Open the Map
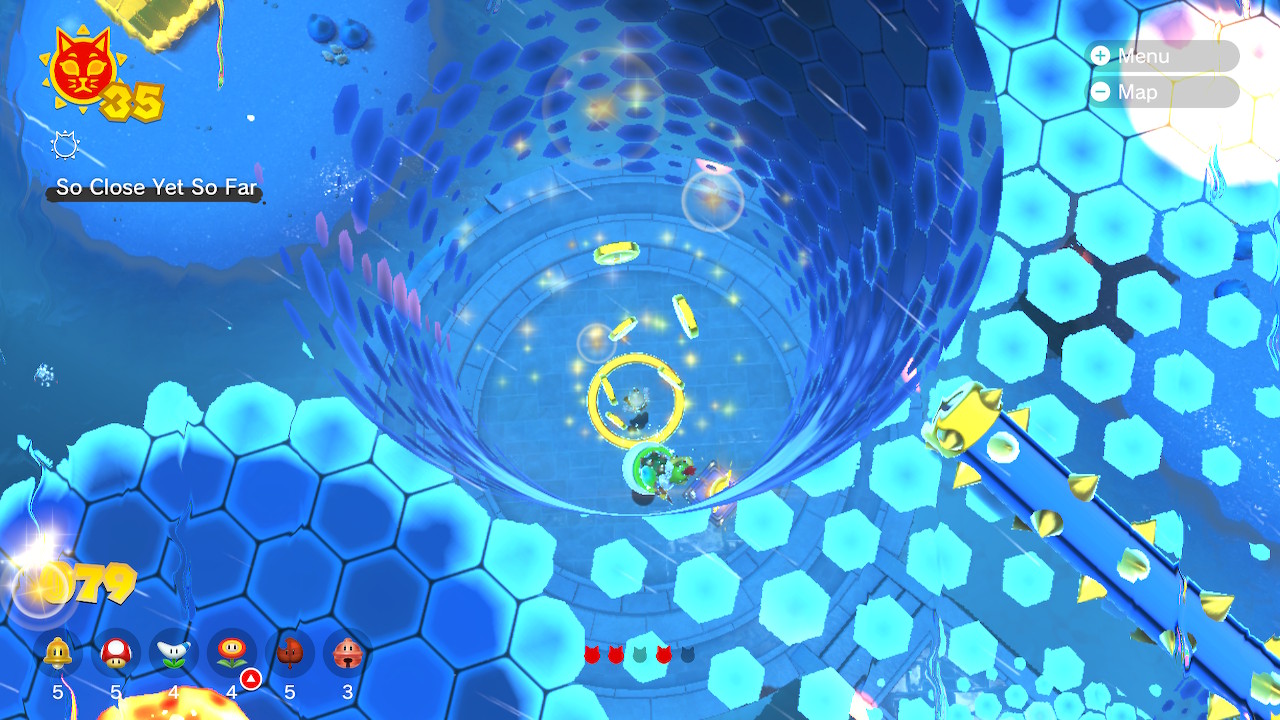The image size is (1280, 720). 1163,92
